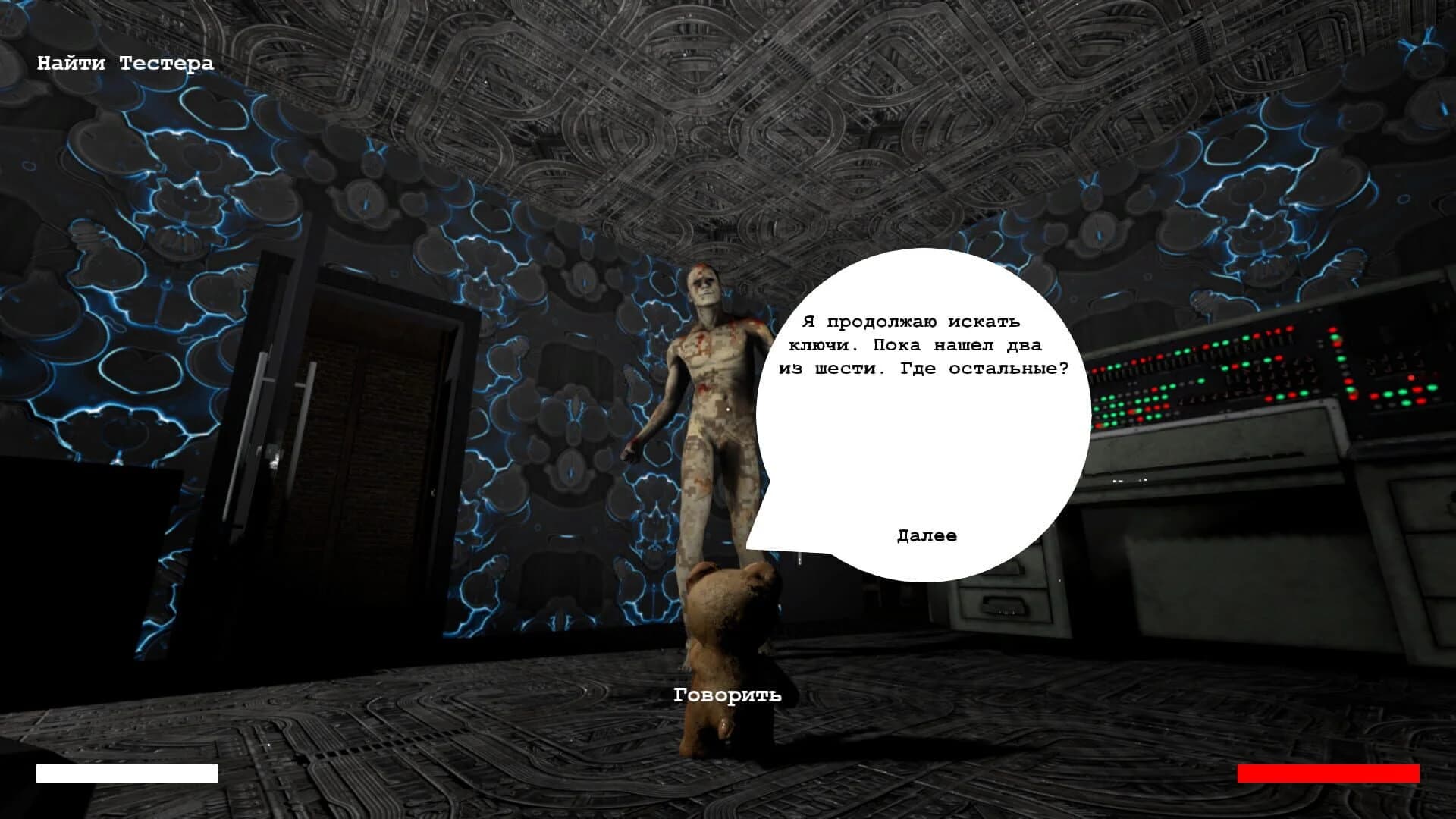The height and width of the screenshot is (819, 1456).
Task: Click the top row of red lights on the console
Action: pos(1274,329)
